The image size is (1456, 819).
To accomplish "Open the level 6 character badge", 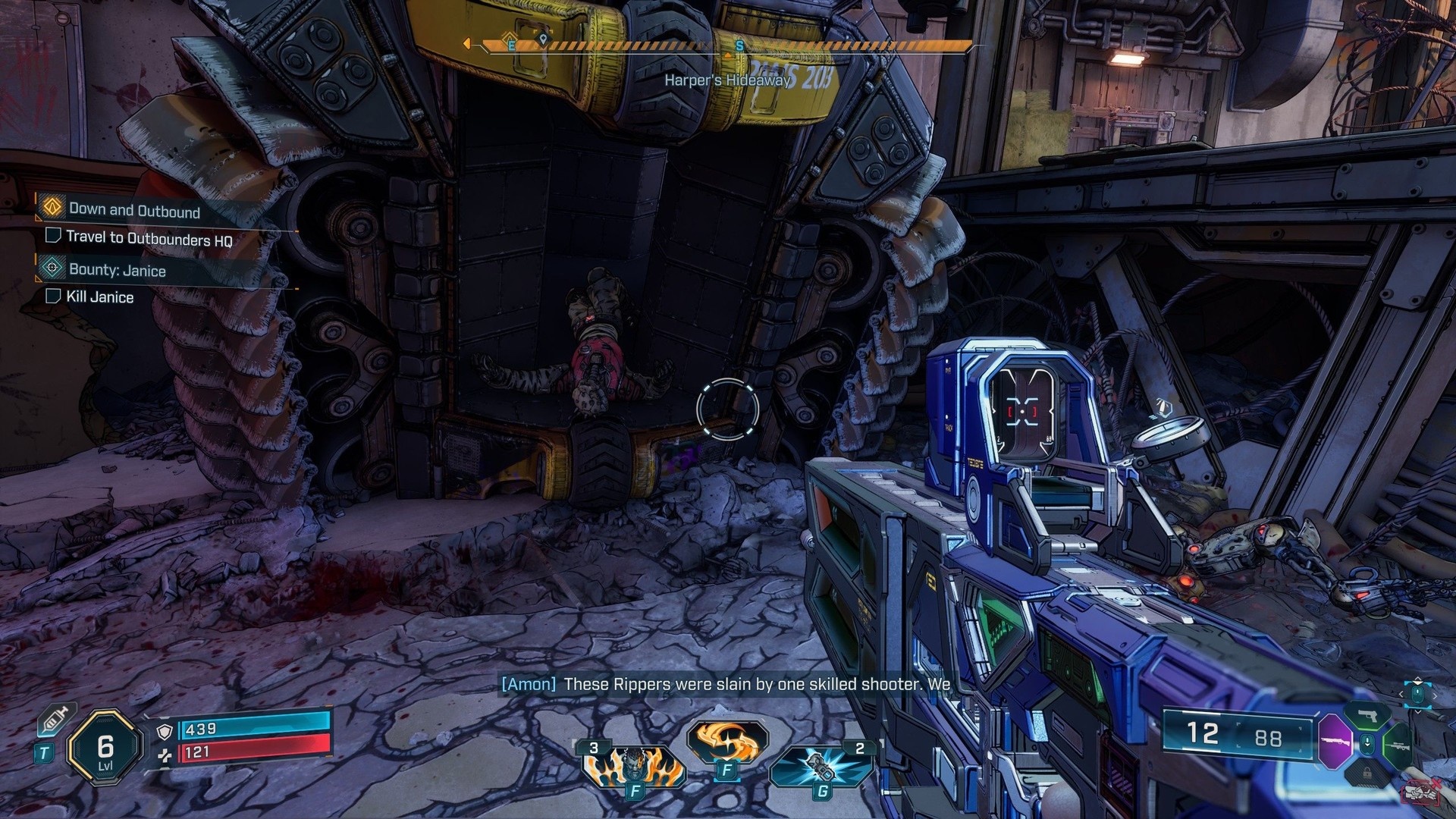I will 105,749.
